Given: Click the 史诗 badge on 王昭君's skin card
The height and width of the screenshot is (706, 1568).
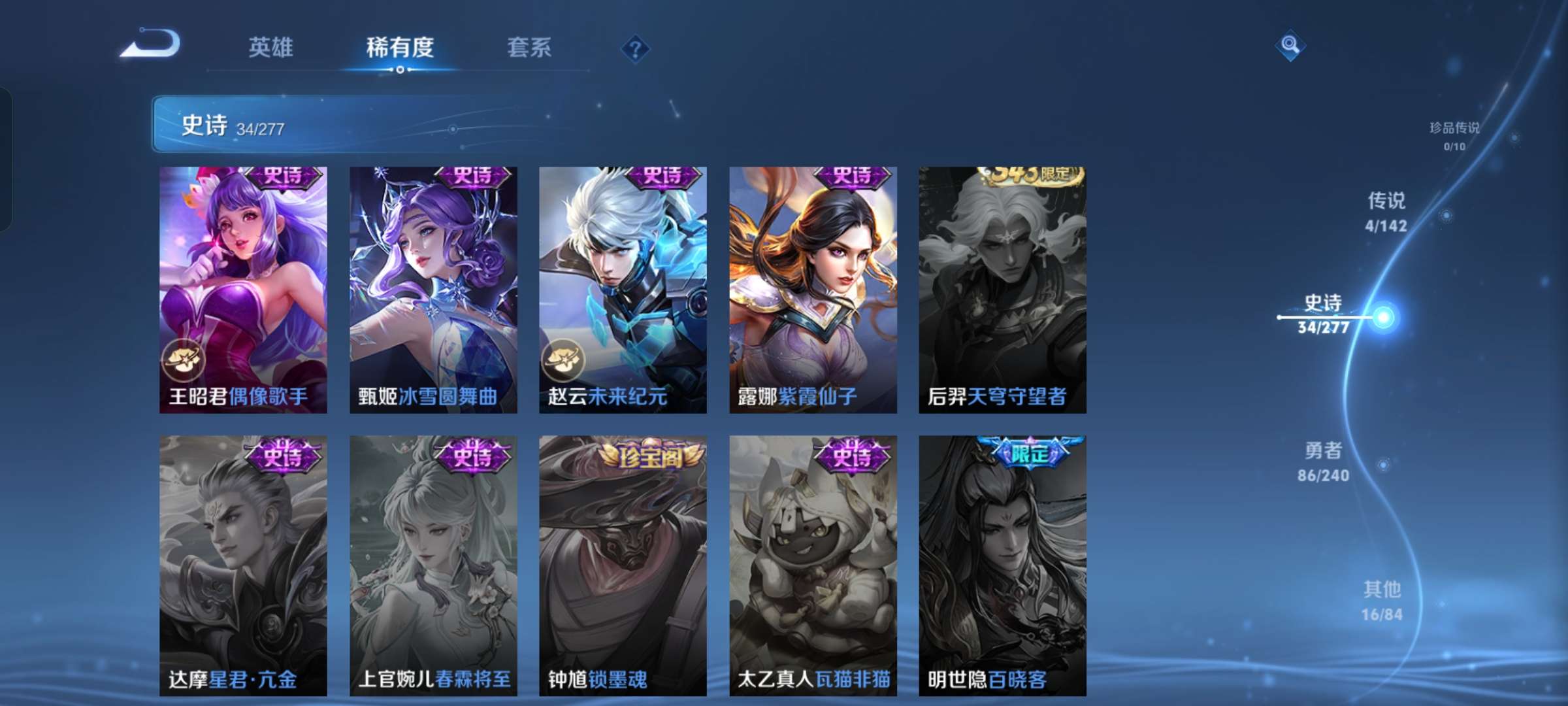Looking at the screenshot, I should point(285,177).
